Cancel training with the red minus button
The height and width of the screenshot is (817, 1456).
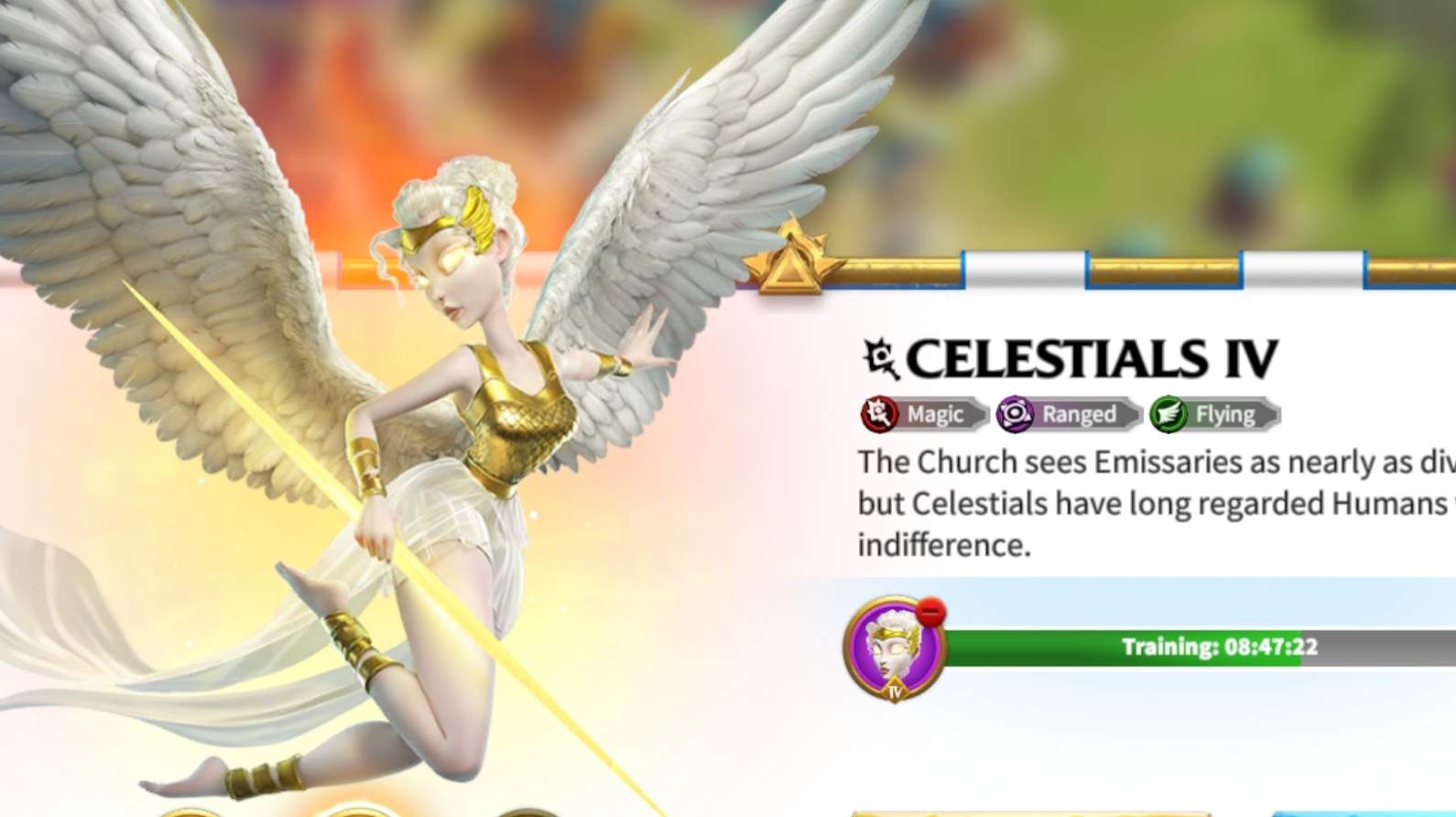pos(930,612)
